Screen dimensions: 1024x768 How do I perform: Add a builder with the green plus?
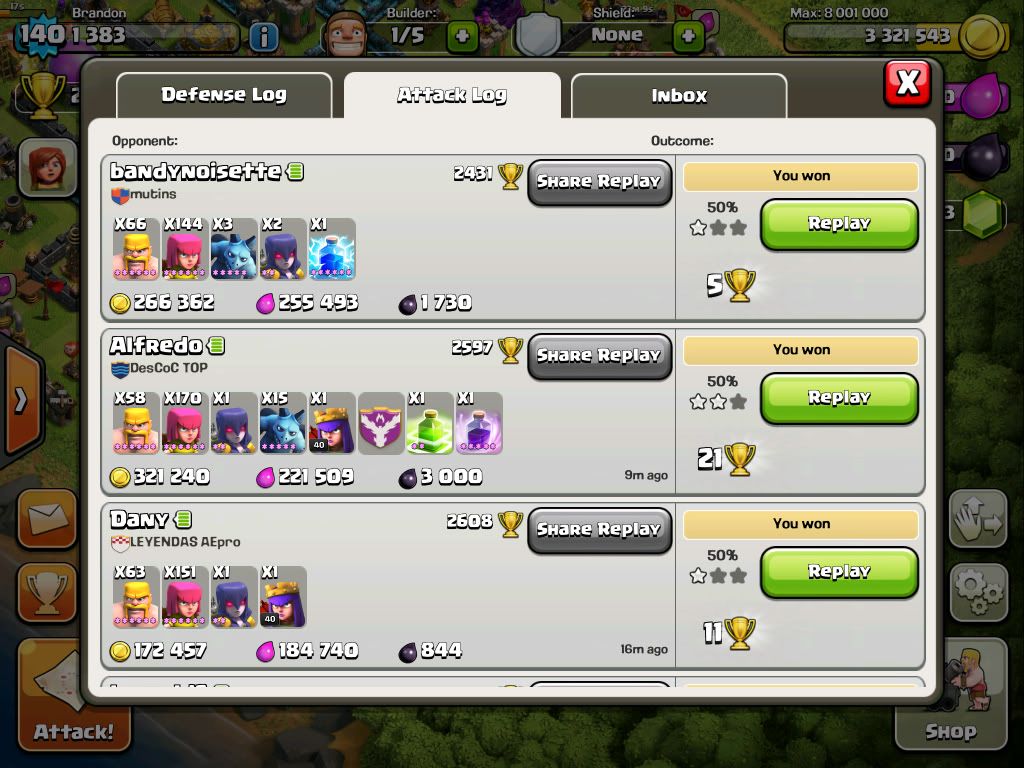pos(462,37)
